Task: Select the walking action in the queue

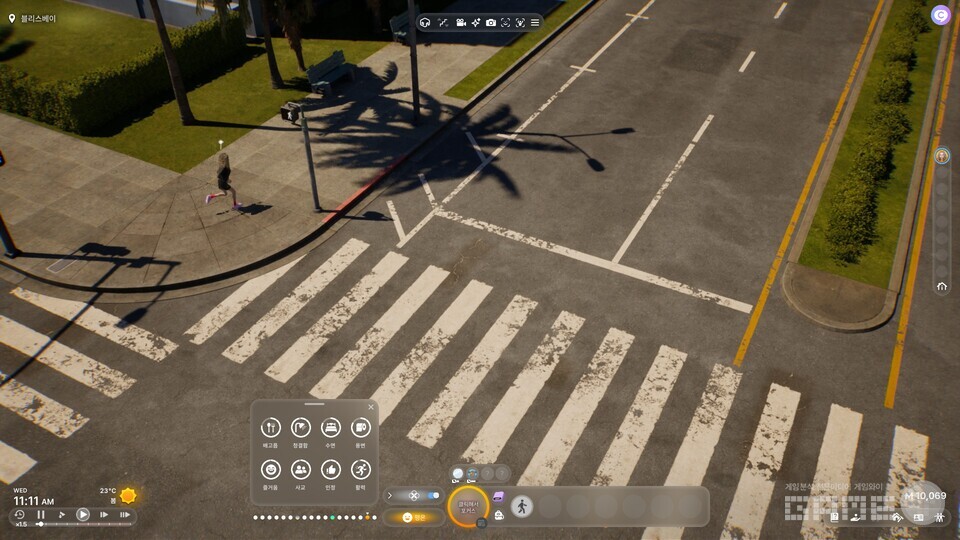Action: pos(522,506)
